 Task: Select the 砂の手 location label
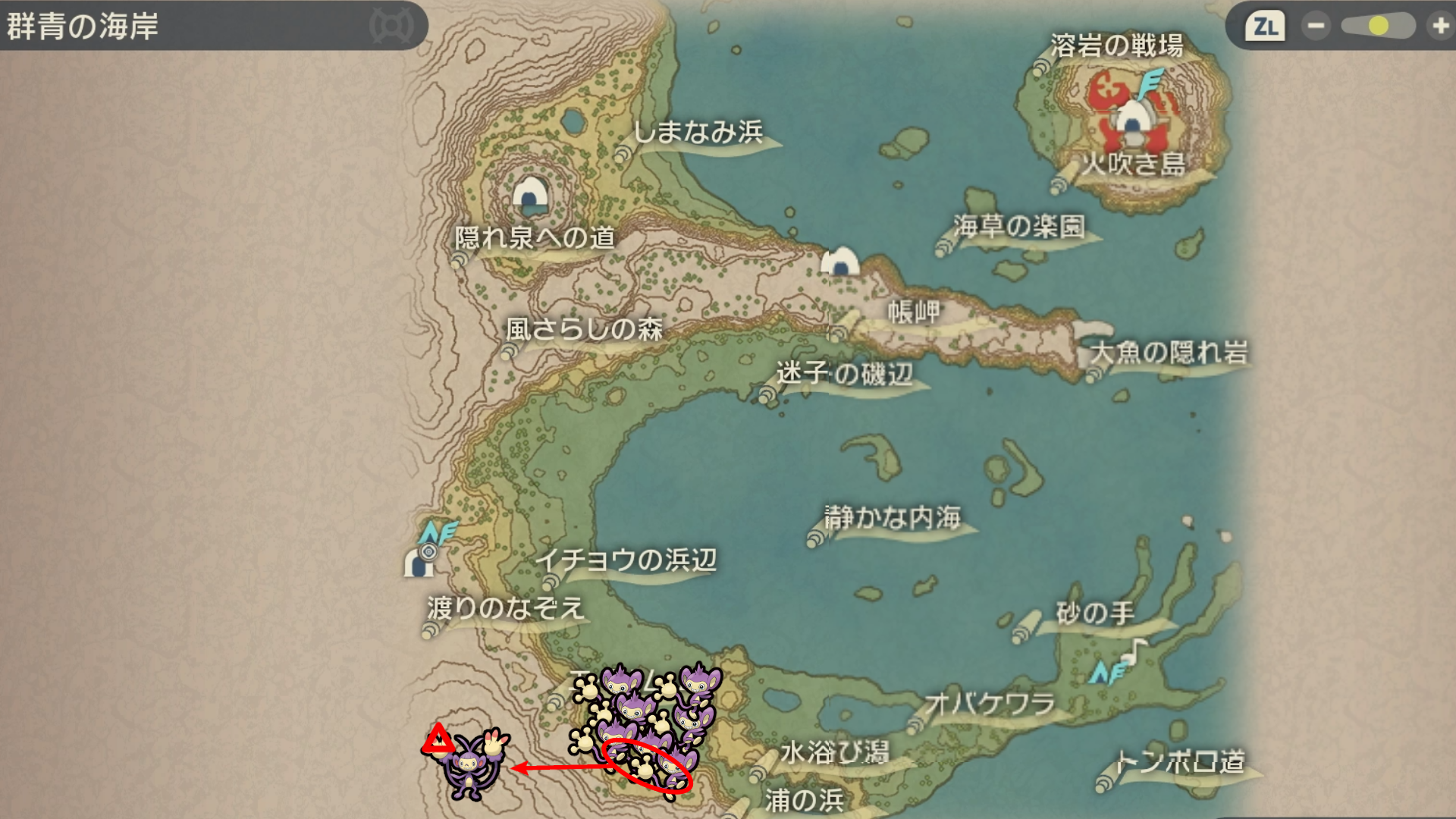pyautogui.click(x=1095, y=613)
